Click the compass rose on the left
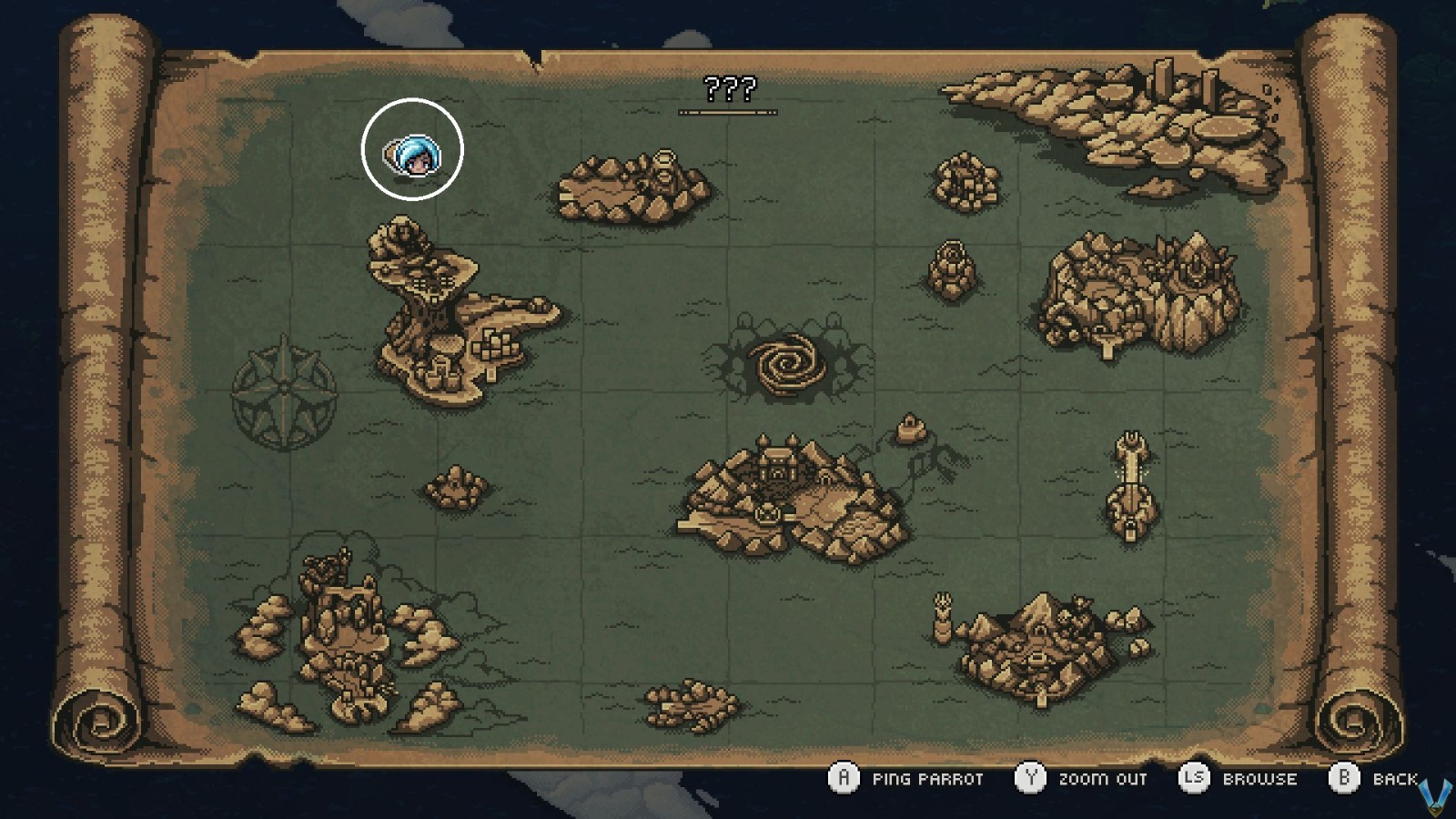The height and width of the screenshot is (819, 1456). tap(282, 387)
